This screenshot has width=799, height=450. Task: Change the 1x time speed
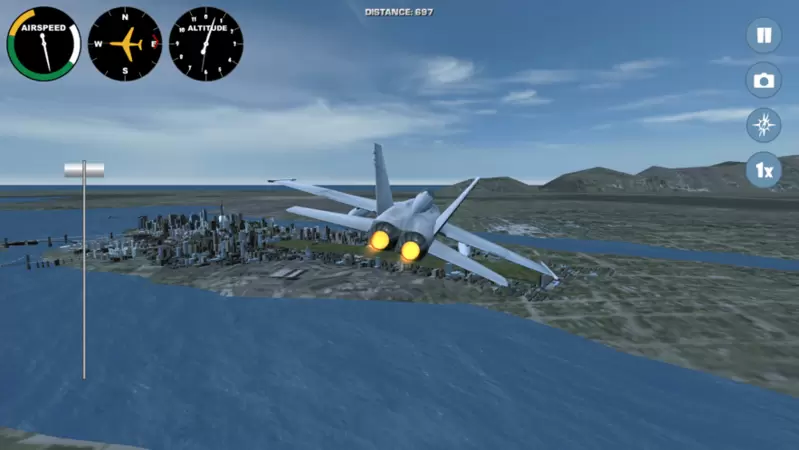pyautogui.click(x=764, y=170)
